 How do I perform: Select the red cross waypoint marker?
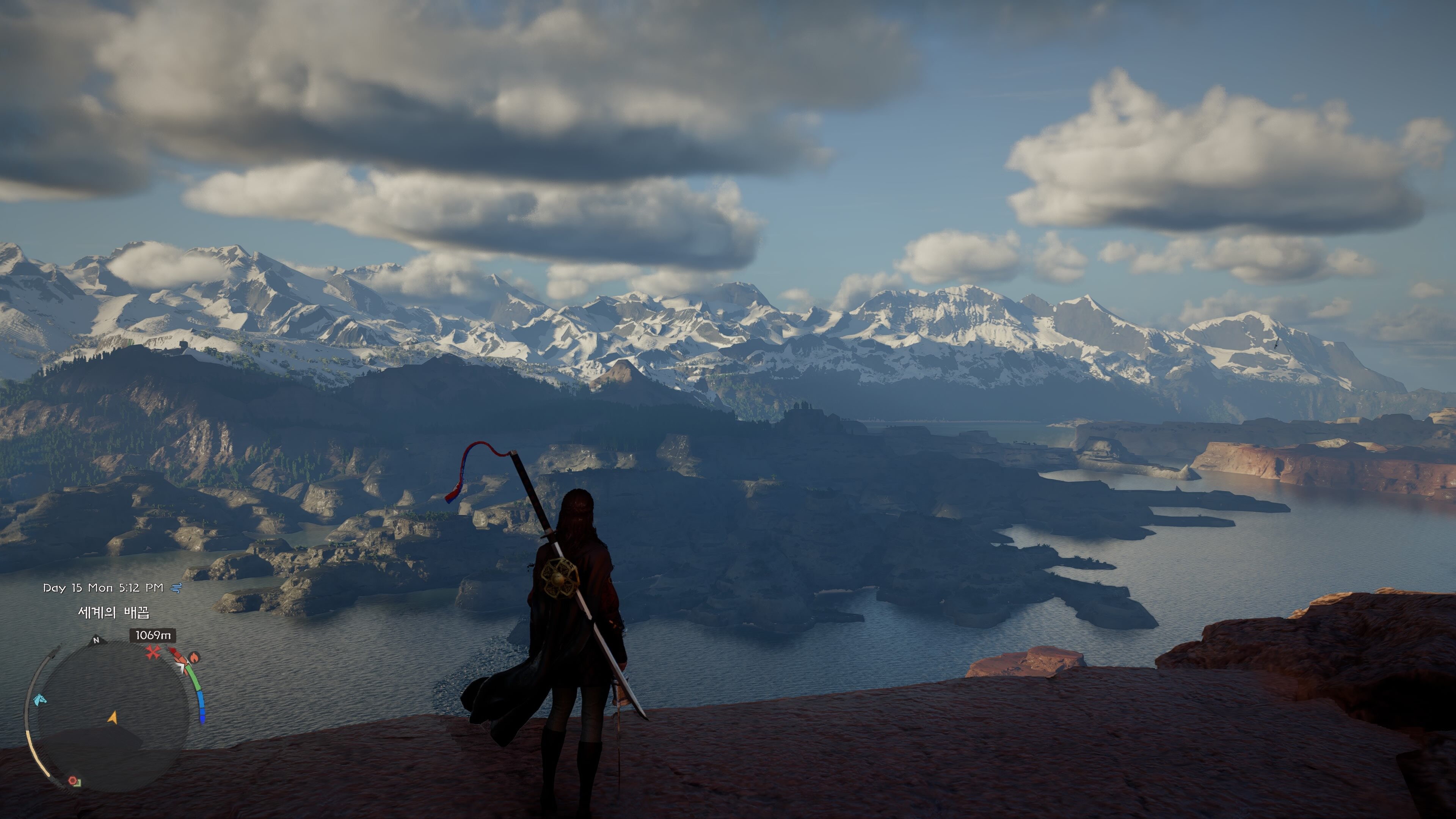coord(152,653)
